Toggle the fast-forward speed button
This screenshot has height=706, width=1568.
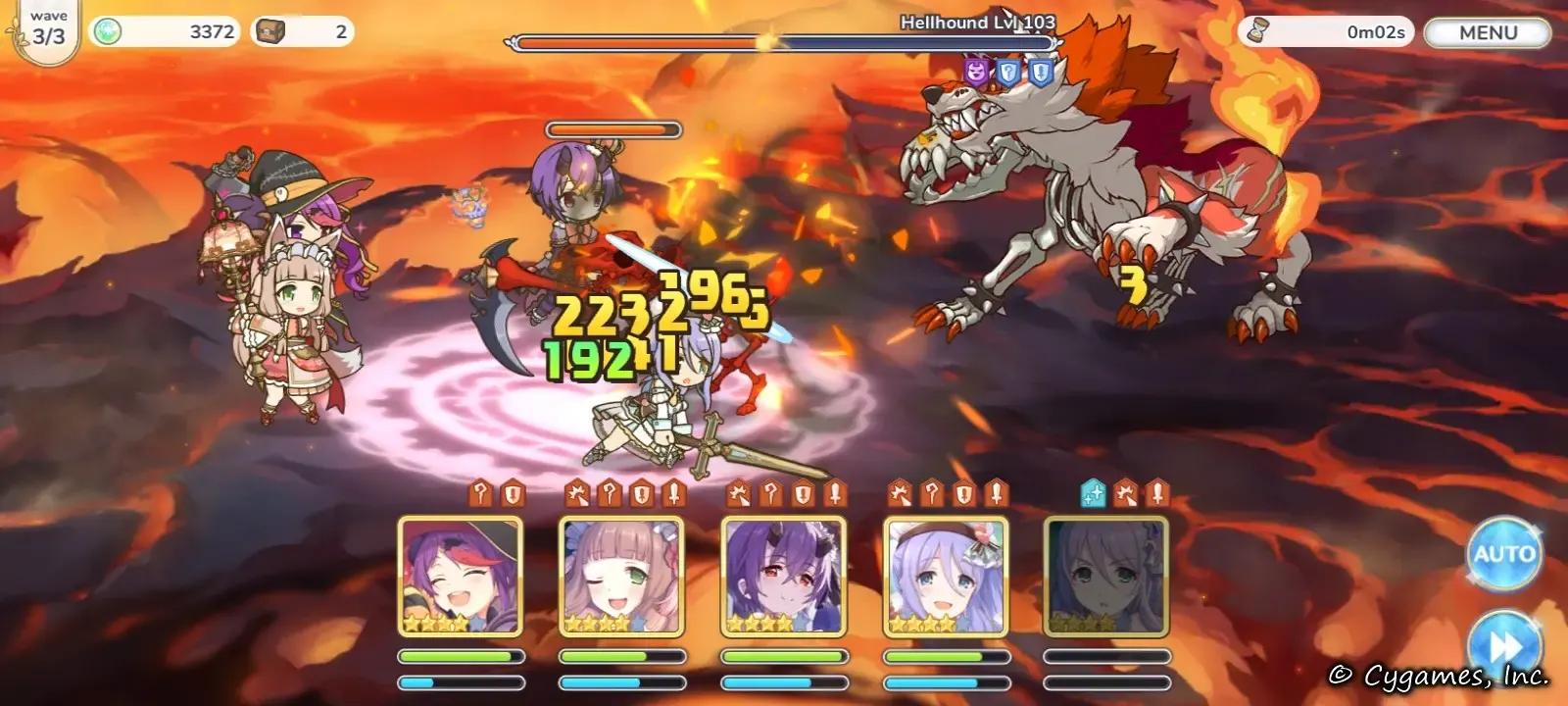(x=1503, y=645)
